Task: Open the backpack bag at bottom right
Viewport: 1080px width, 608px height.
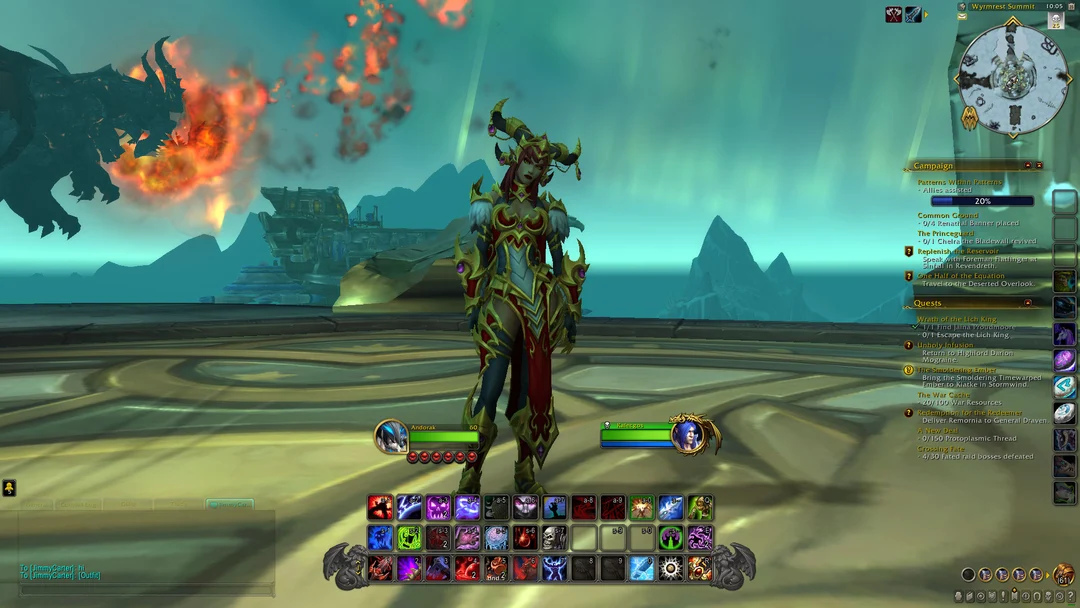Action: click(1063, 574)
